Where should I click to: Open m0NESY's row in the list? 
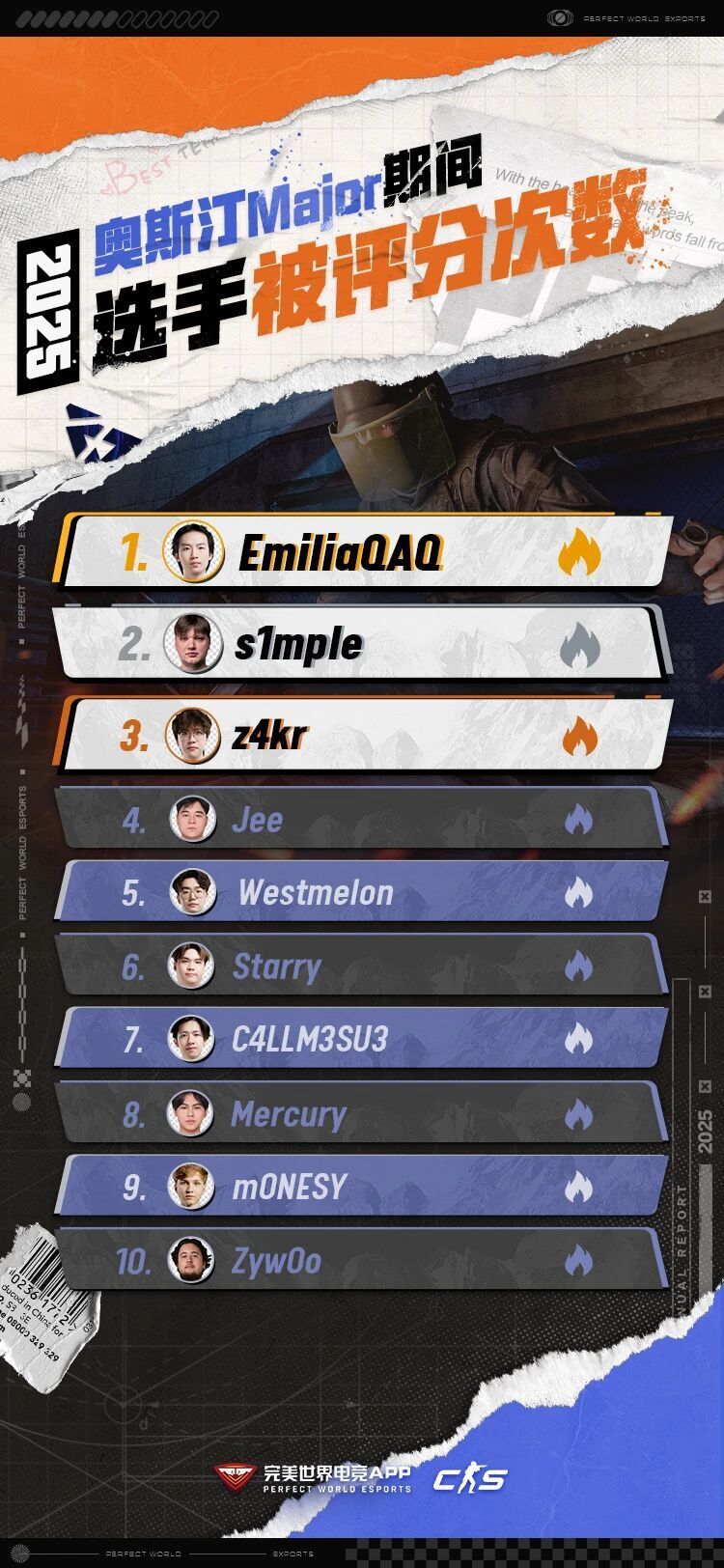click(x=362, y=1187)
